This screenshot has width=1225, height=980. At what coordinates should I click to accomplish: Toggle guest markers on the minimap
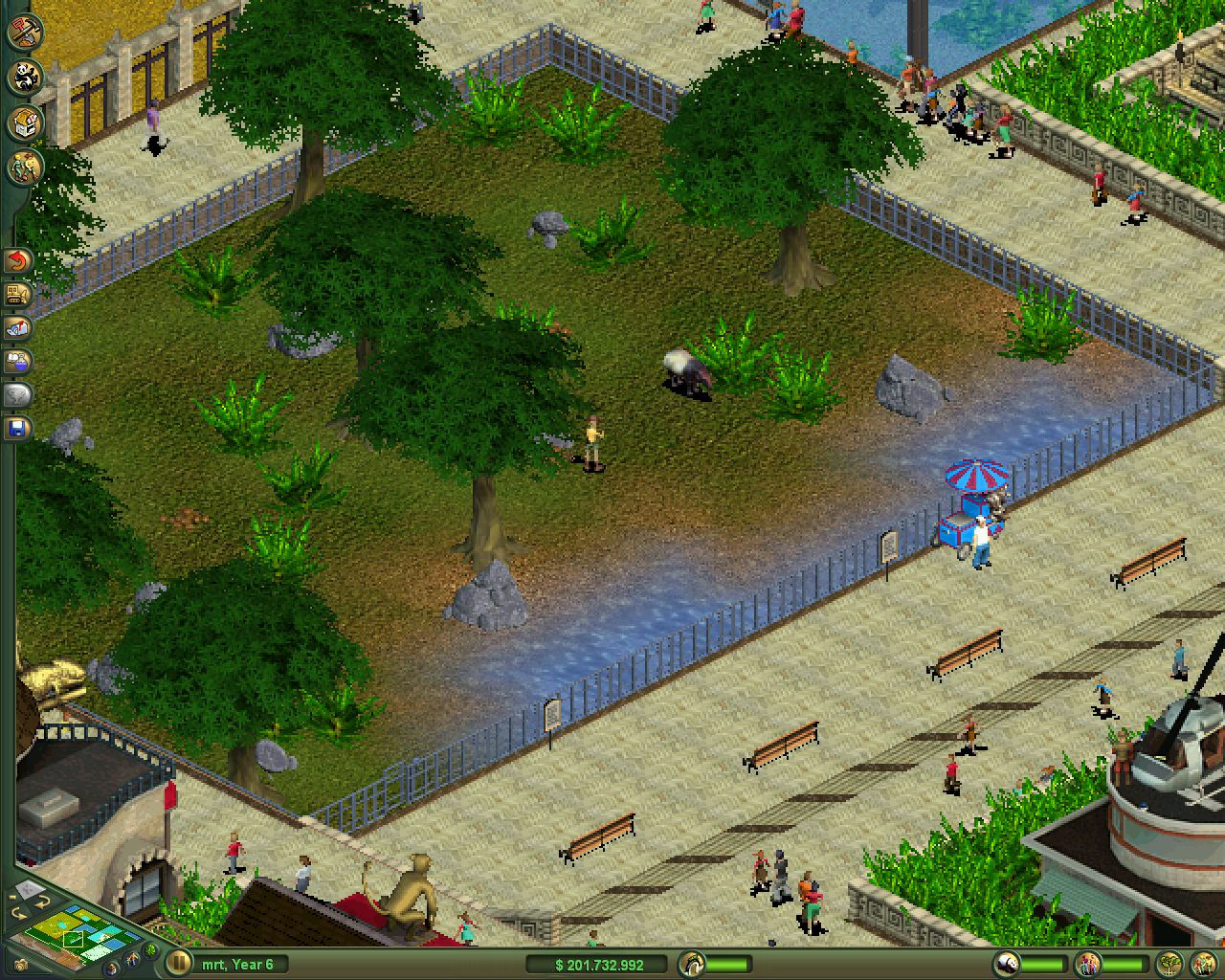tap(131, 958)
